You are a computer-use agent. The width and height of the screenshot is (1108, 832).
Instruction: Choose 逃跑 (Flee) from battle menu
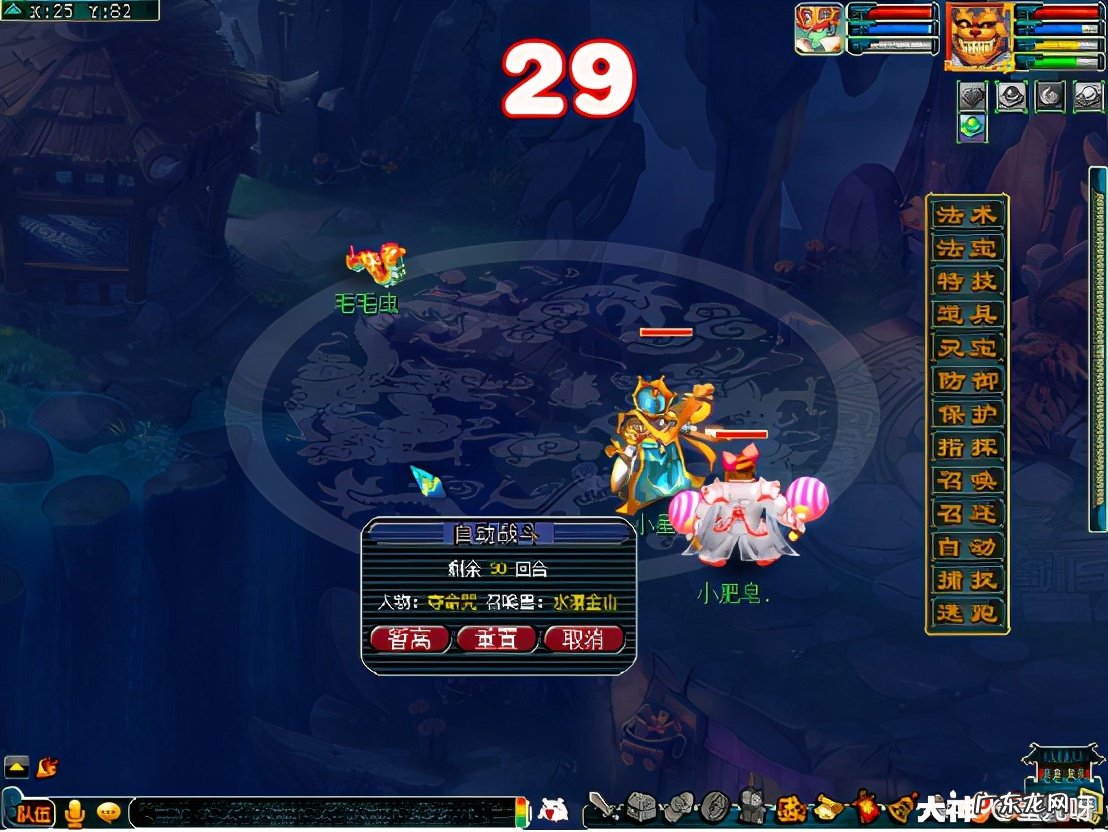965,613
